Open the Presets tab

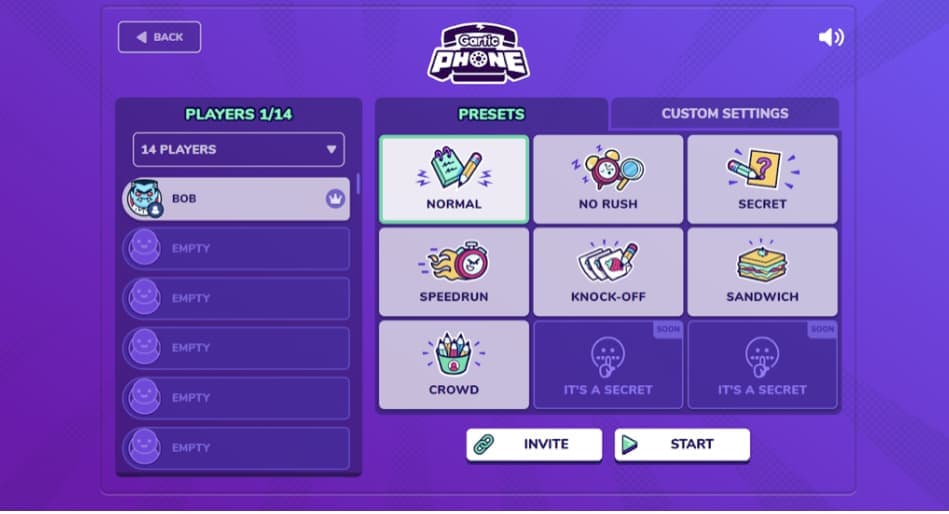[x=491, y=114]
